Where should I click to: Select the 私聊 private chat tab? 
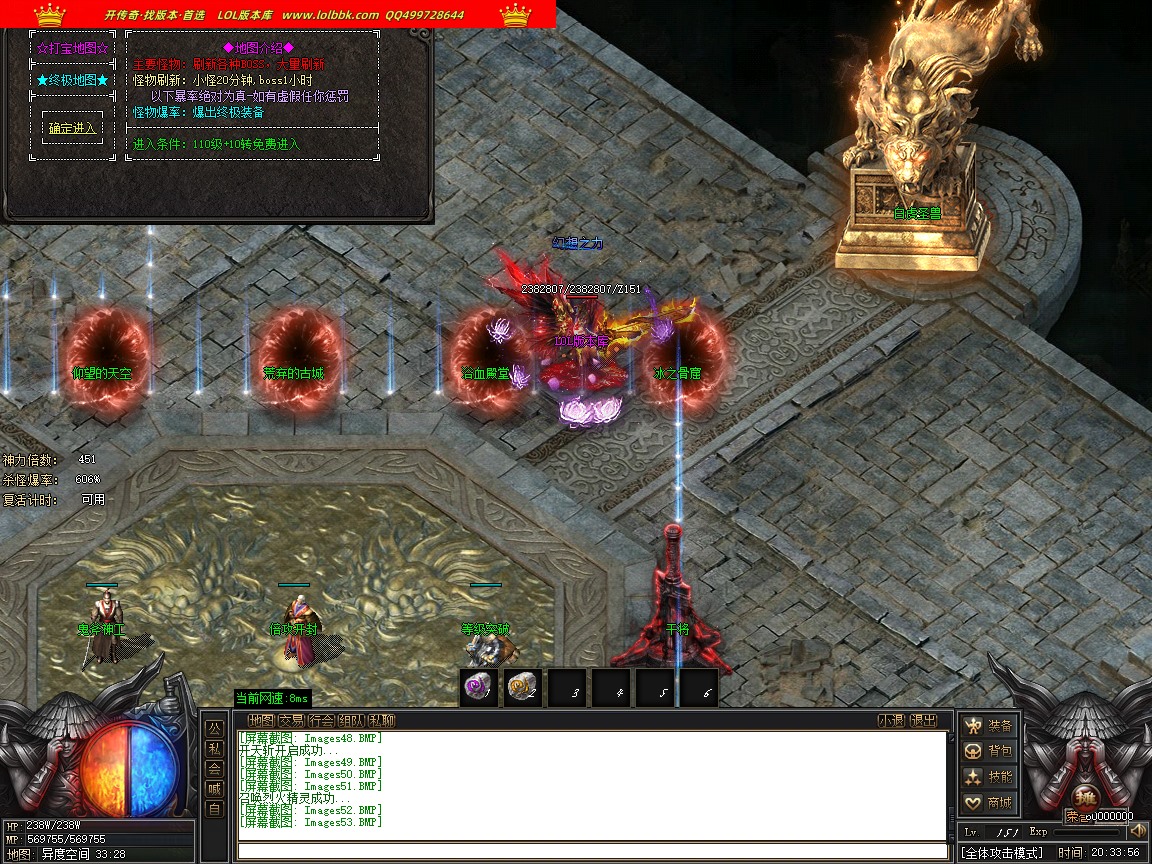(381, 720)
